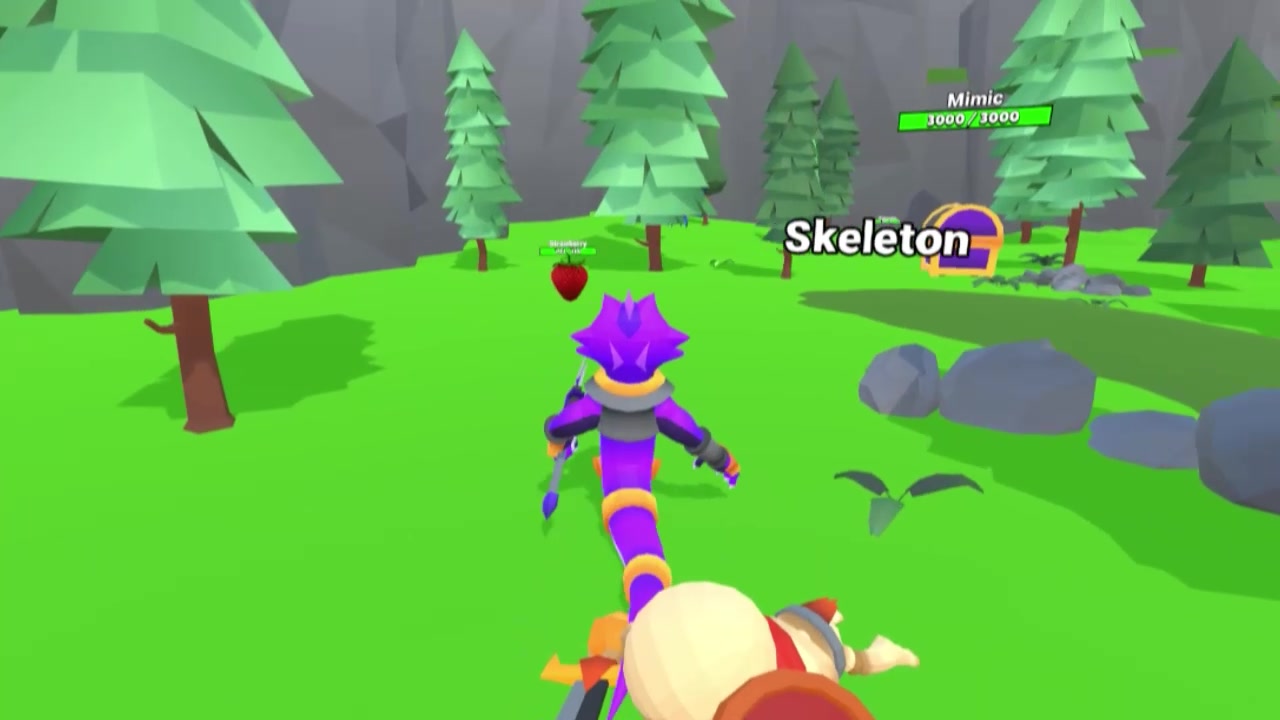Click the twig lying on the grass
Viewport: 1280px width, 720px height.
click(x=720, y=264)
